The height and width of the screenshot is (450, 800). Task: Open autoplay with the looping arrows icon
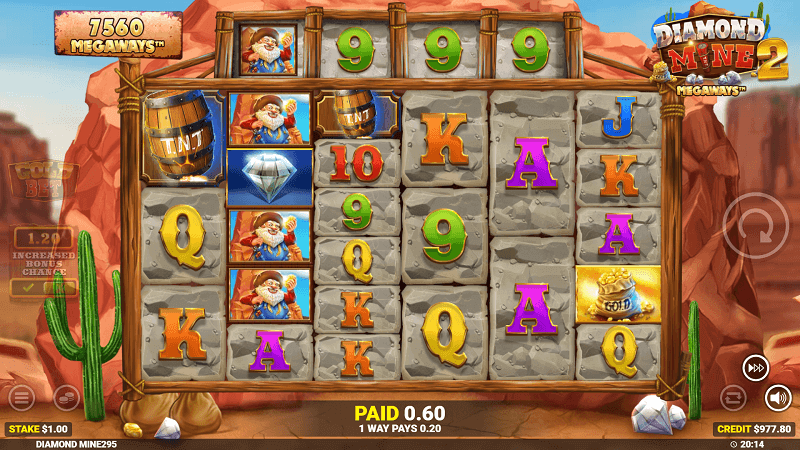pos(735,398)
